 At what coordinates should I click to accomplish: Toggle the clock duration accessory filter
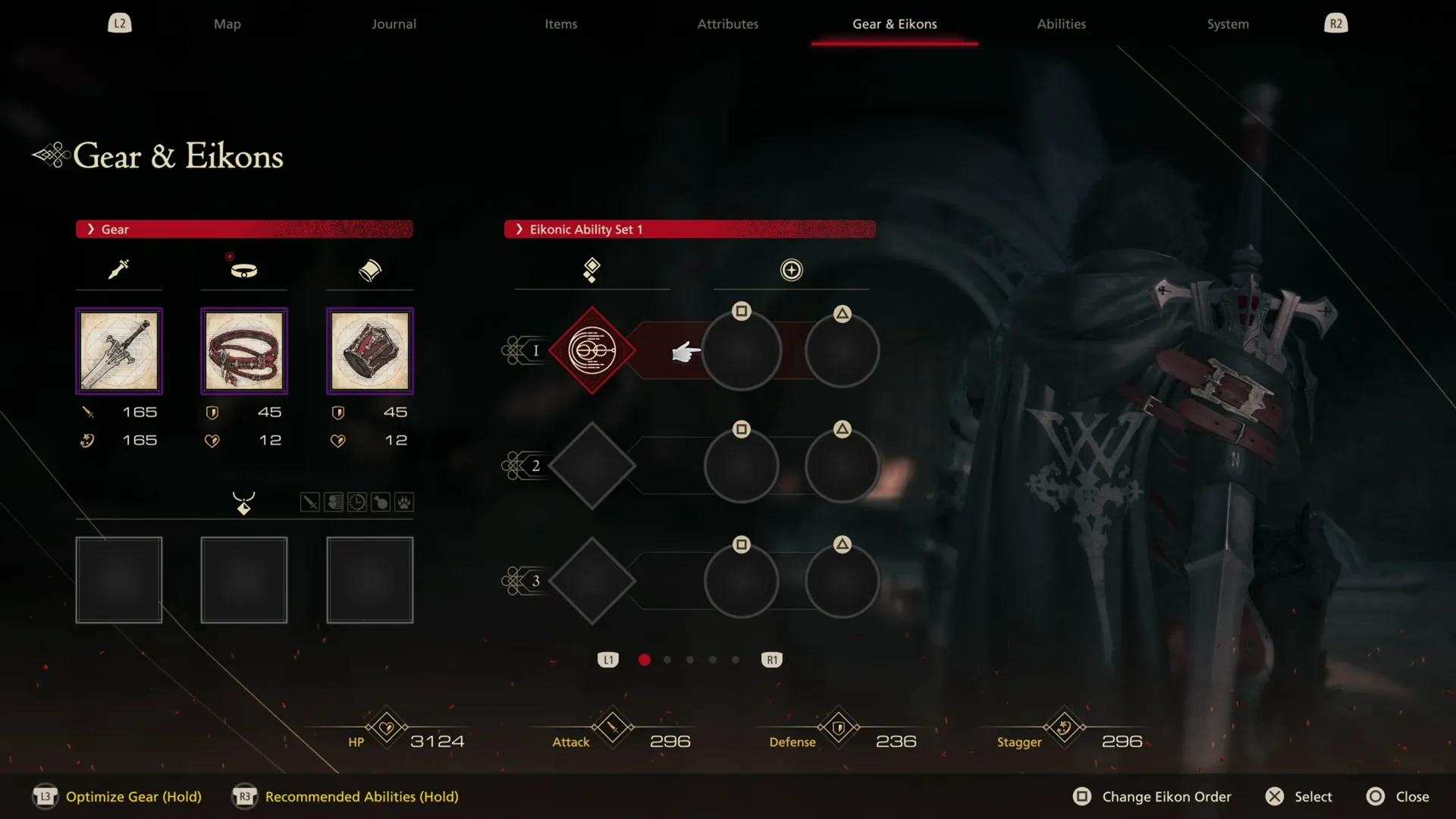pos(356,502)
